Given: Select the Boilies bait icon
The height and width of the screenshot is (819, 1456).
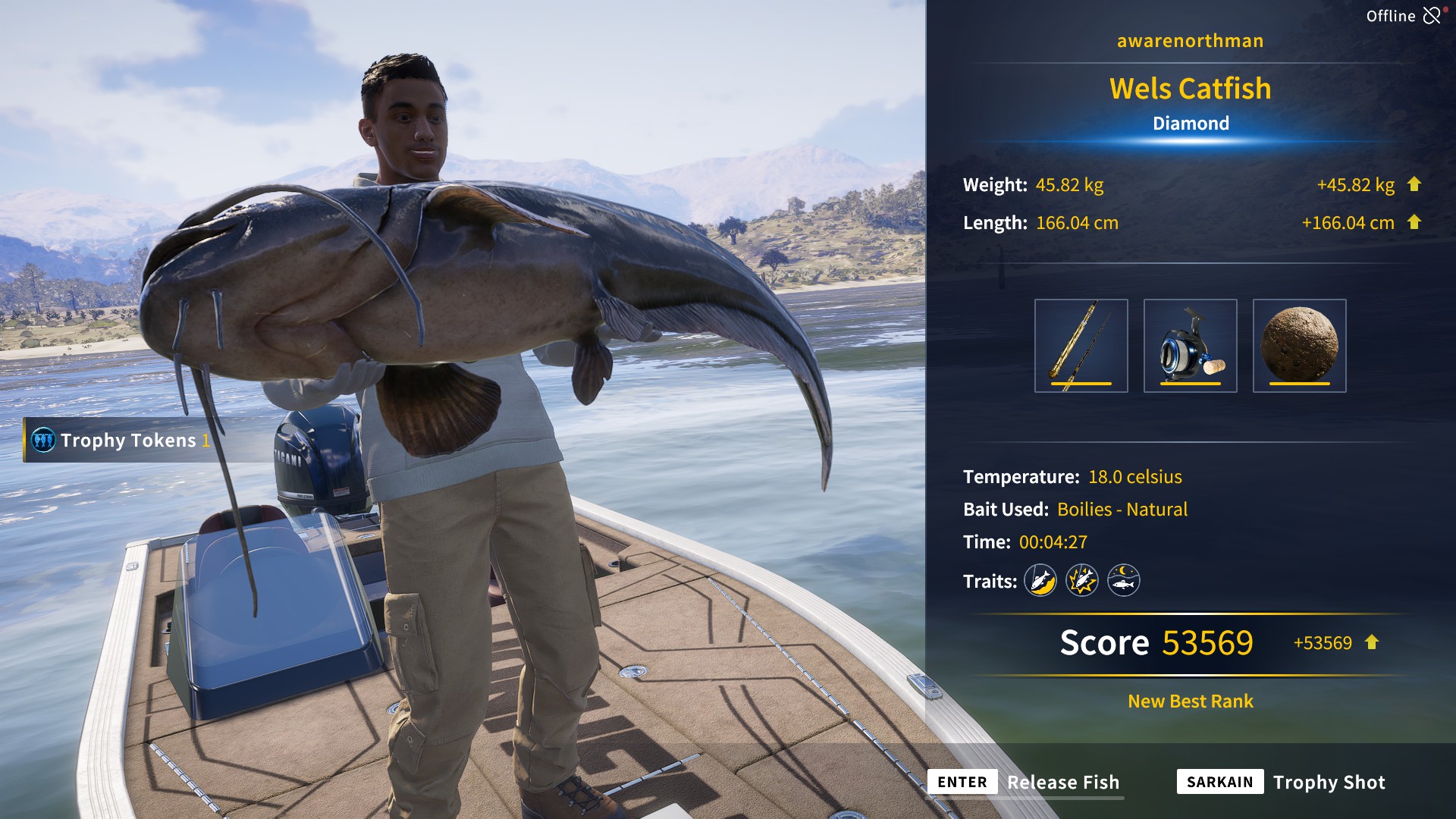Looking at the screenshot, I should click(1300, 345).
